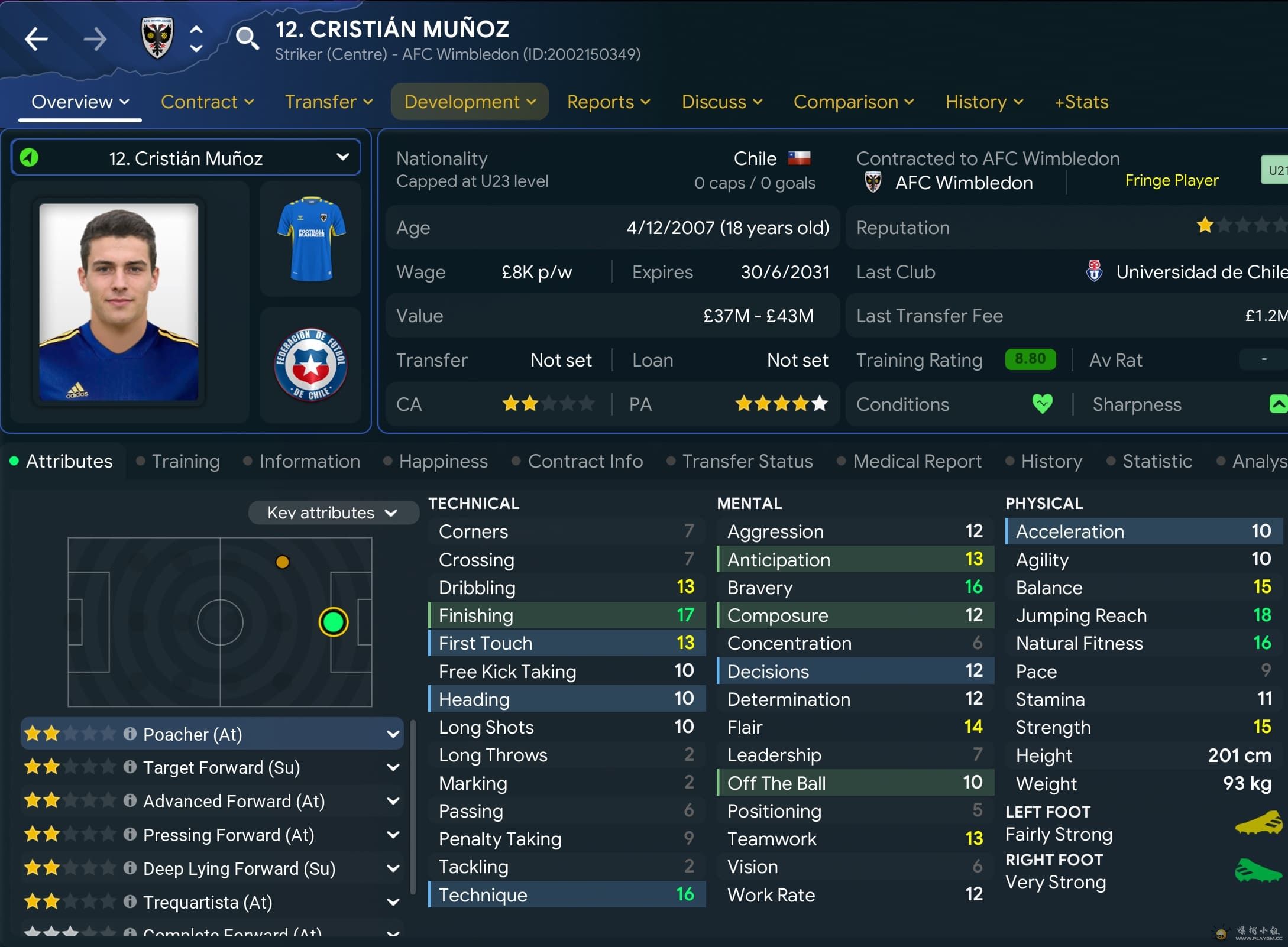The image size is (1288, 947).
Task: Open the Medical Report tab
Action: click(x=917, y=461)
